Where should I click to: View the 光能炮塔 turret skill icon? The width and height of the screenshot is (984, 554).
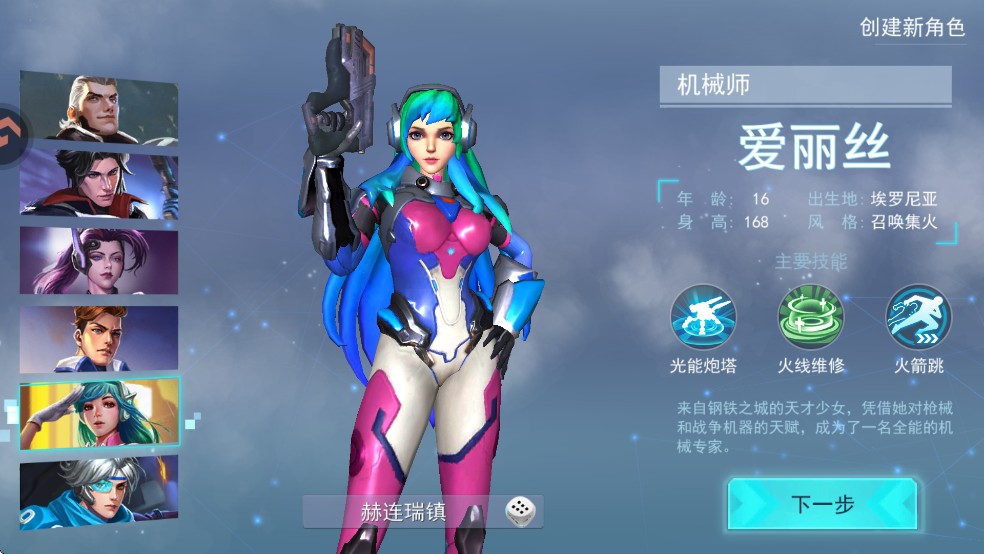coord(703,317)
